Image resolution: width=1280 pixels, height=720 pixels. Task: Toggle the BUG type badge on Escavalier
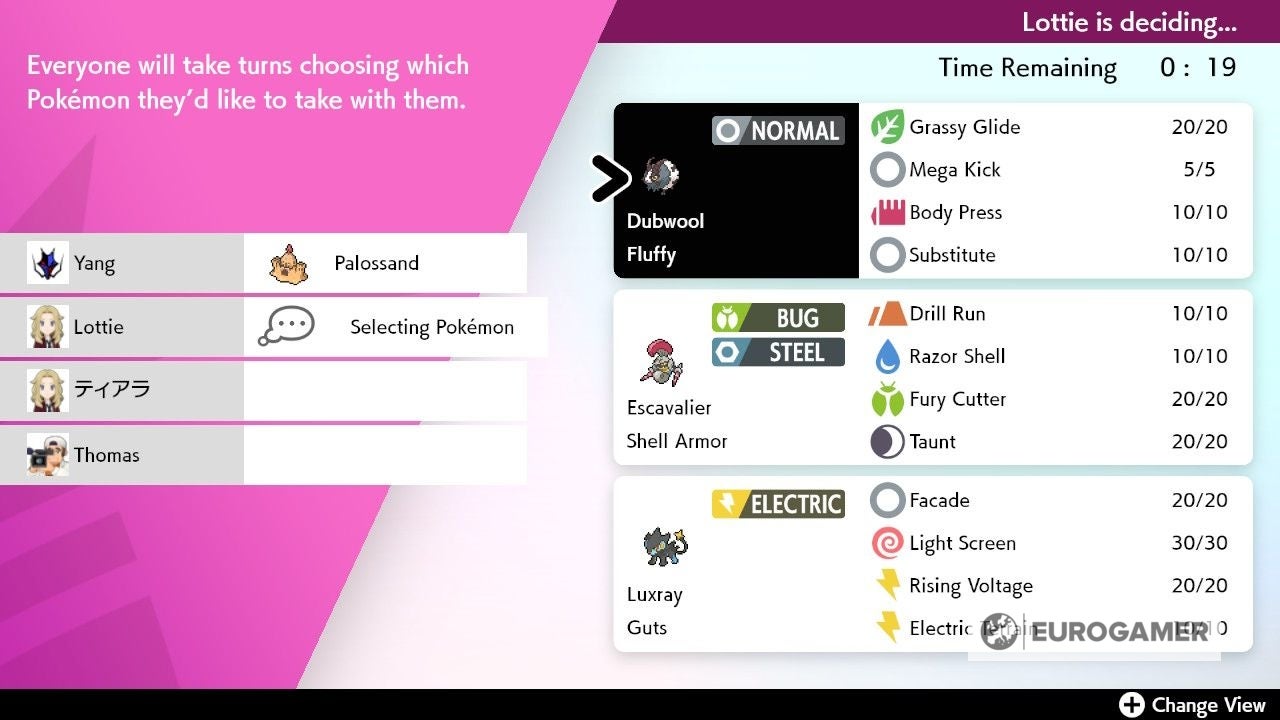tap(778, 317)
